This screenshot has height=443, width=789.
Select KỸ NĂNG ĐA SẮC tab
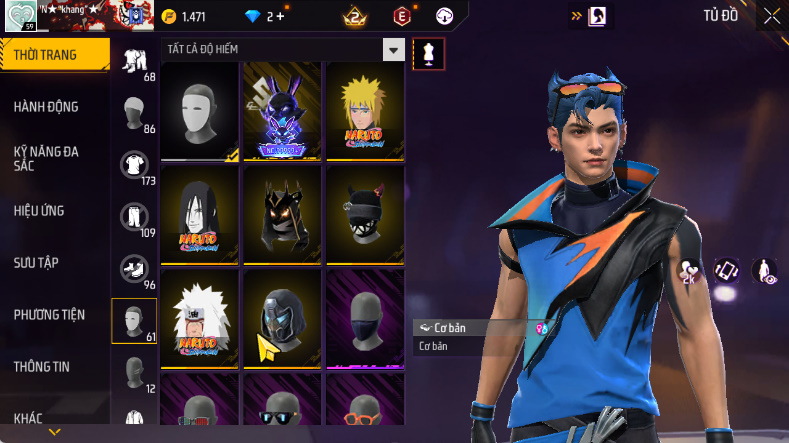[x=46, y=158]
